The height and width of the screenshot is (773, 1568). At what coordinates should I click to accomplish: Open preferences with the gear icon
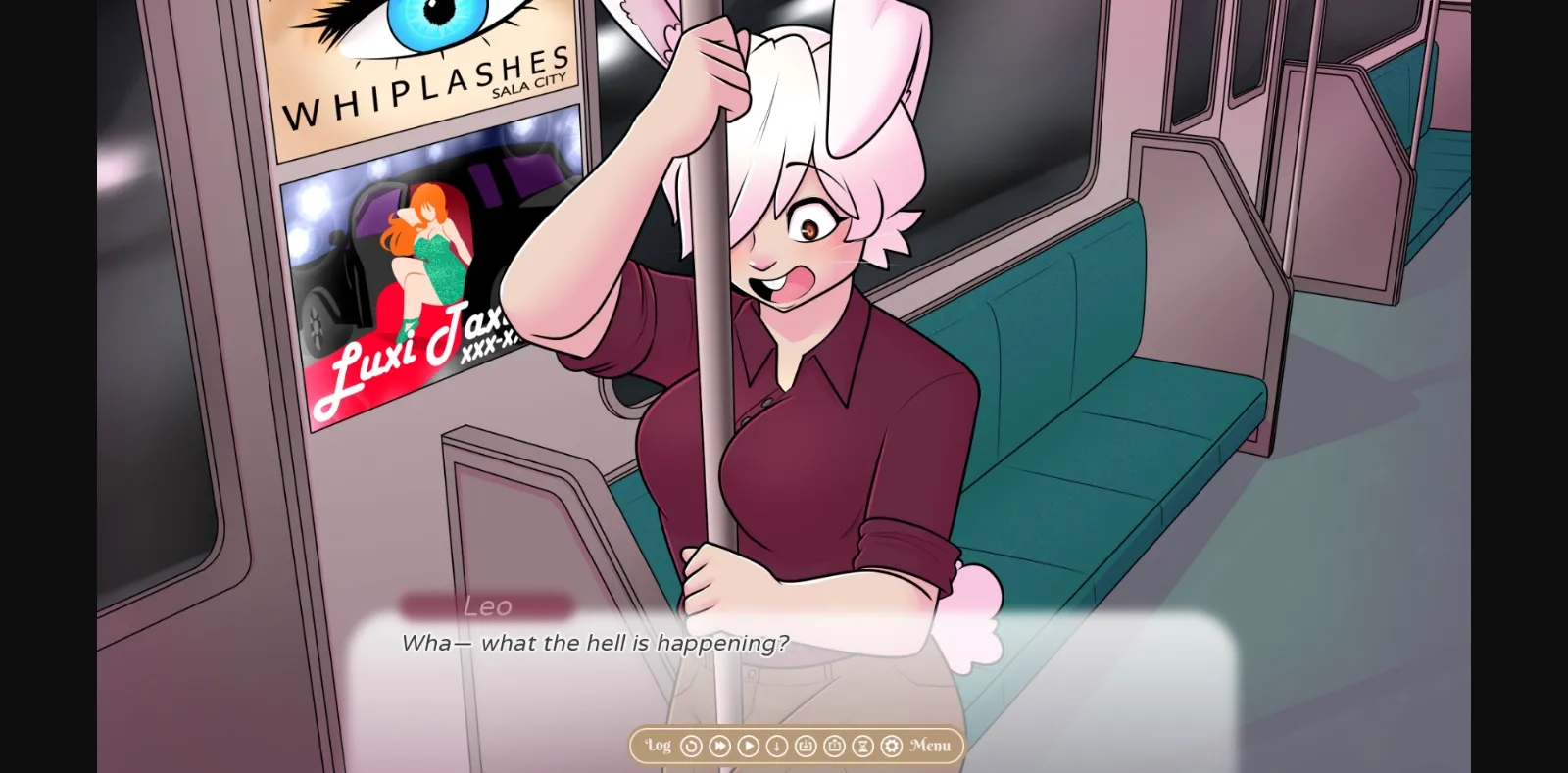coord(890,746)
